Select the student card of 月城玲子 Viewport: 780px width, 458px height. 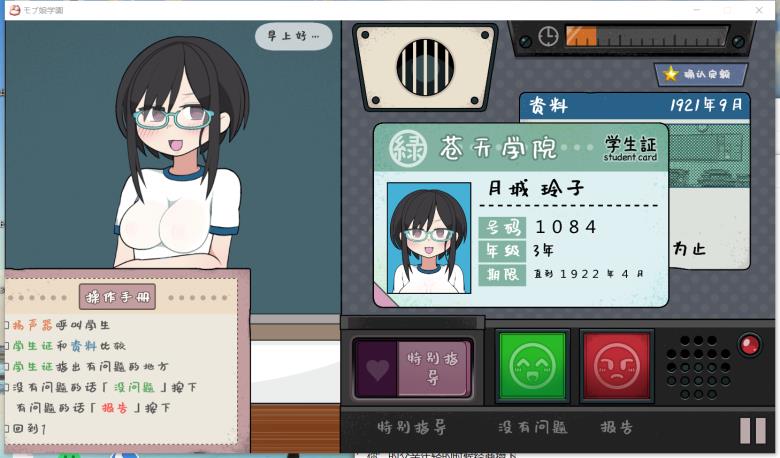point(520,215)
